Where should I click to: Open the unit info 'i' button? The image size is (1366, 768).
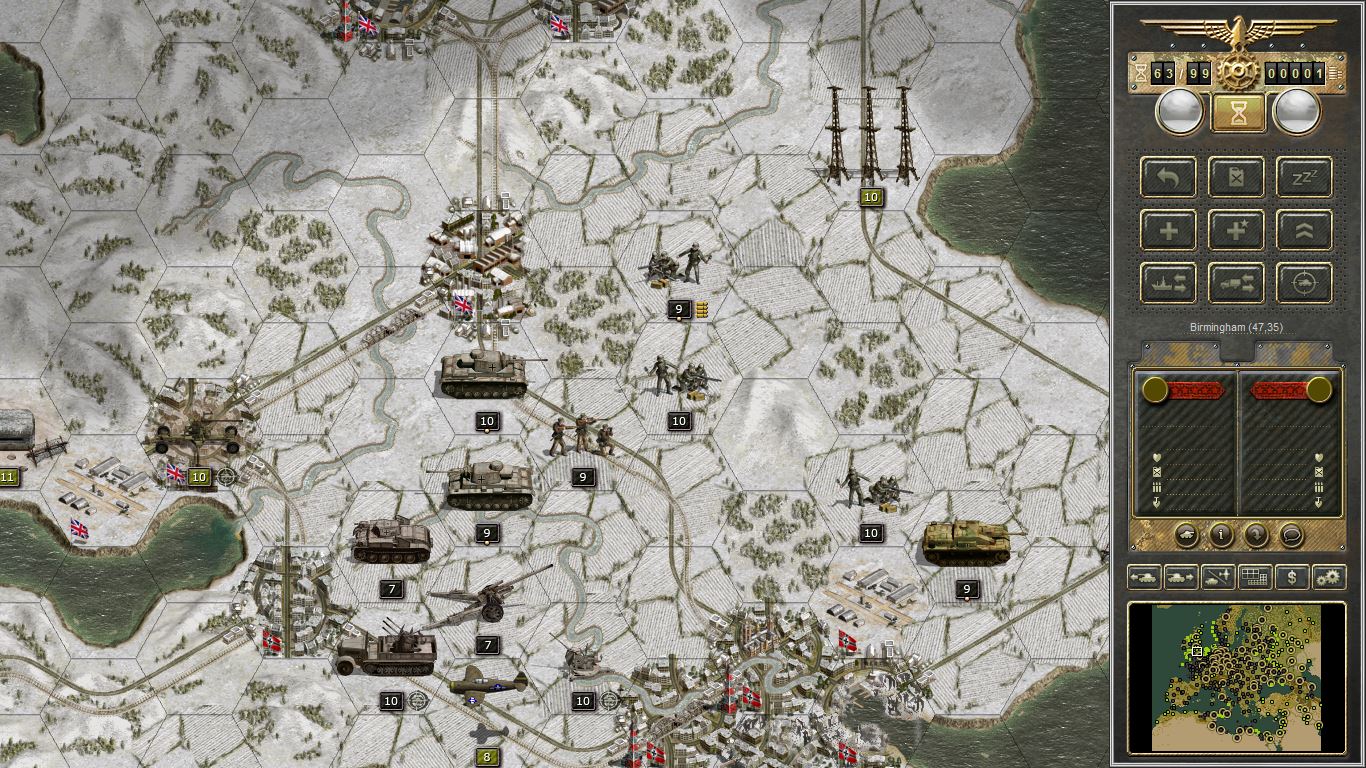pyautogui.click(x=1220, y=536)
